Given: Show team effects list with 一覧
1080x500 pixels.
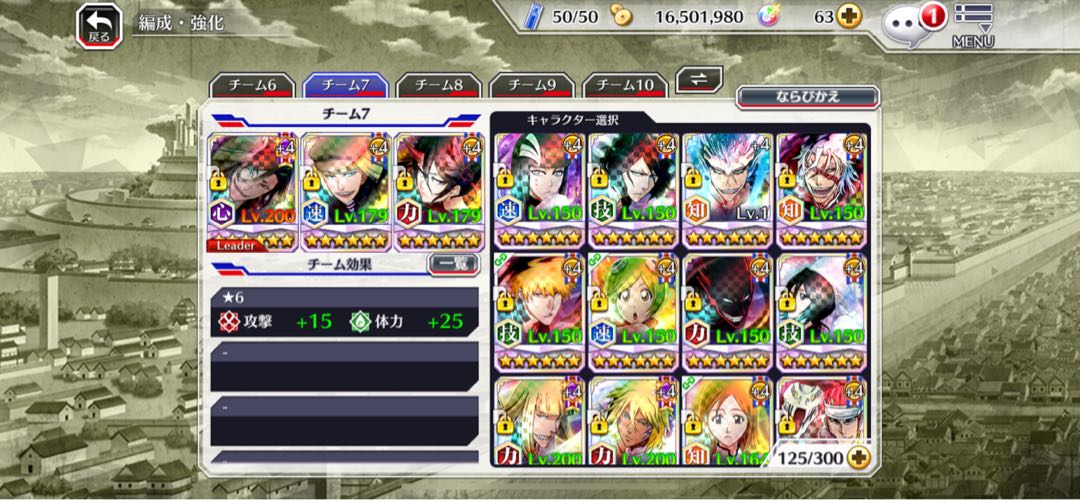Looking at the screenshot, I should 452,264.
